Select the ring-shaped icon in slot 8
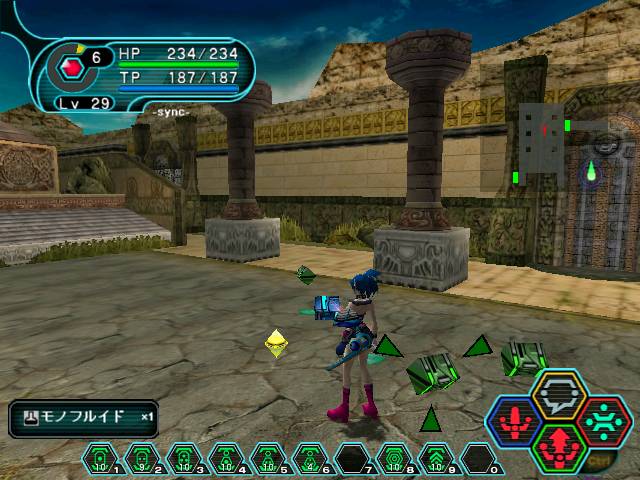Viewport: 640px width, 480px height. [x=395, y=459]
